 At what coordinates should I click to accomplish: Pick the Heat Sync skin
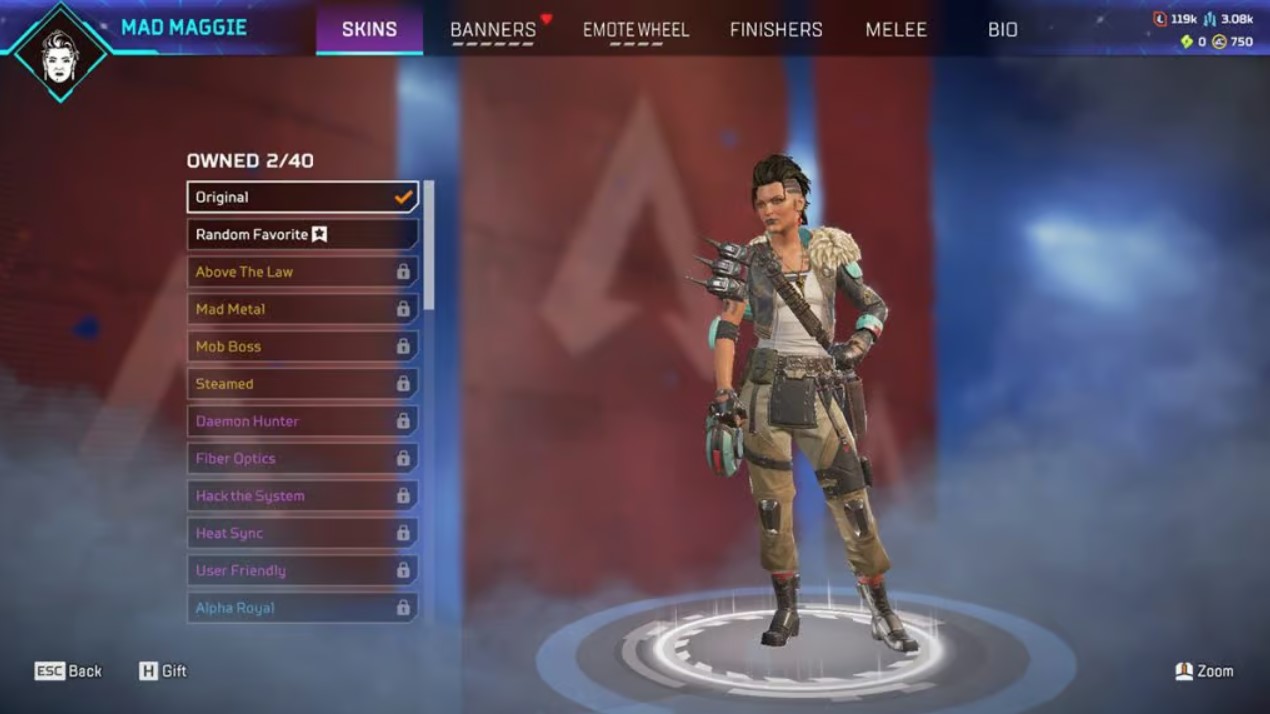tap(302, 533)
